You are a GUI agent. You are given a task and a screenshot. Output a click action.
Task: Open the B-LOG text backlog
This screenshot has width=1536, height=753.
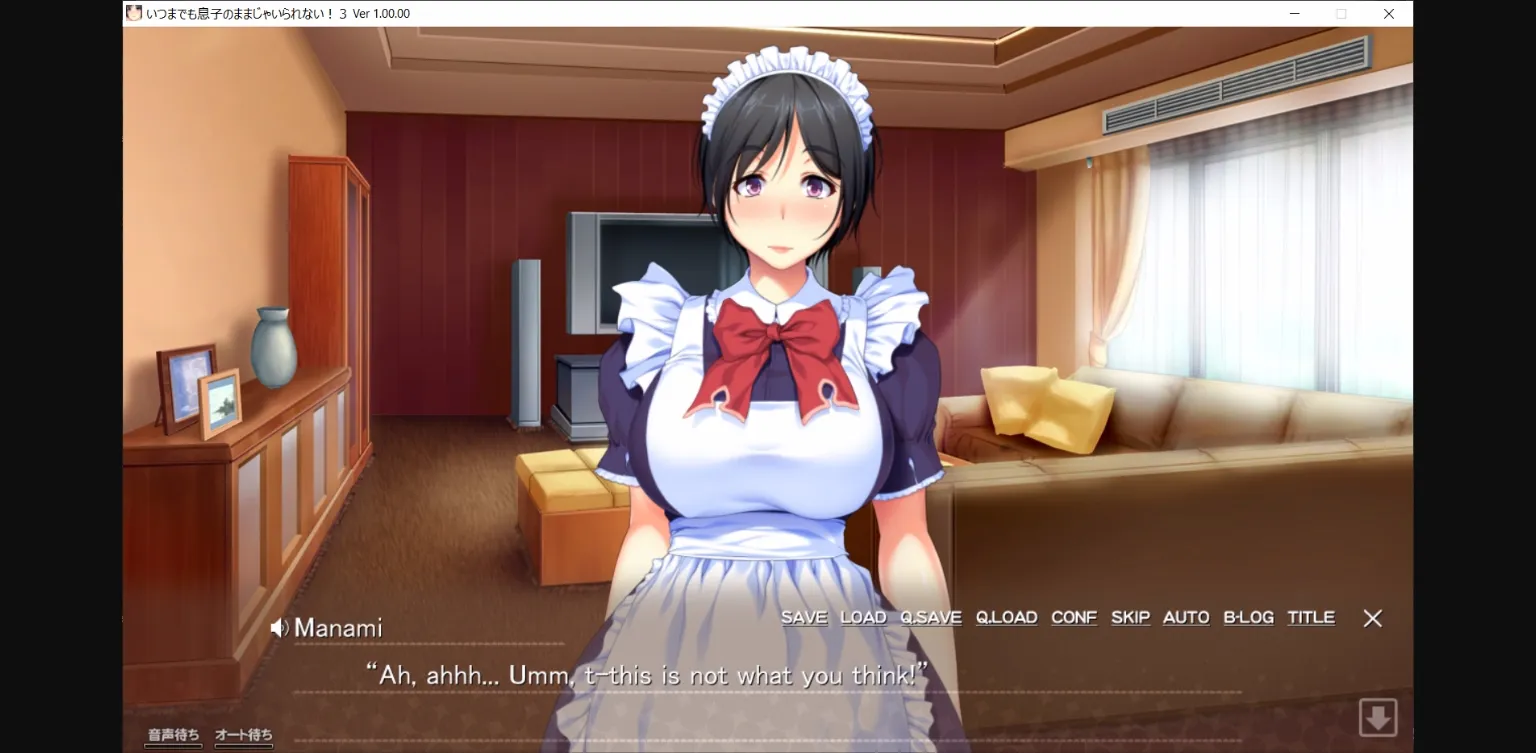(x=1248, y=617)
